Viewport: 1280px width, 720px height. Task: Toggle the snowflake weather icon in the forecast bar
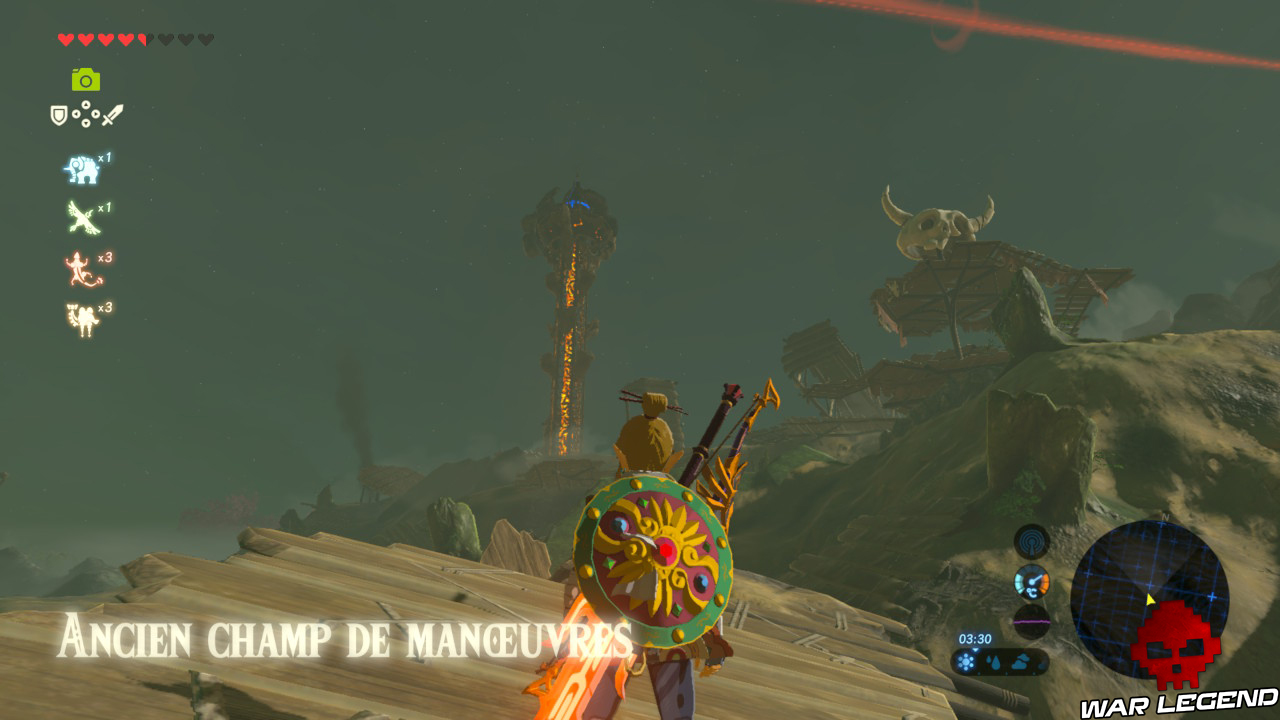pyautogui.click(x=966, y=661)
